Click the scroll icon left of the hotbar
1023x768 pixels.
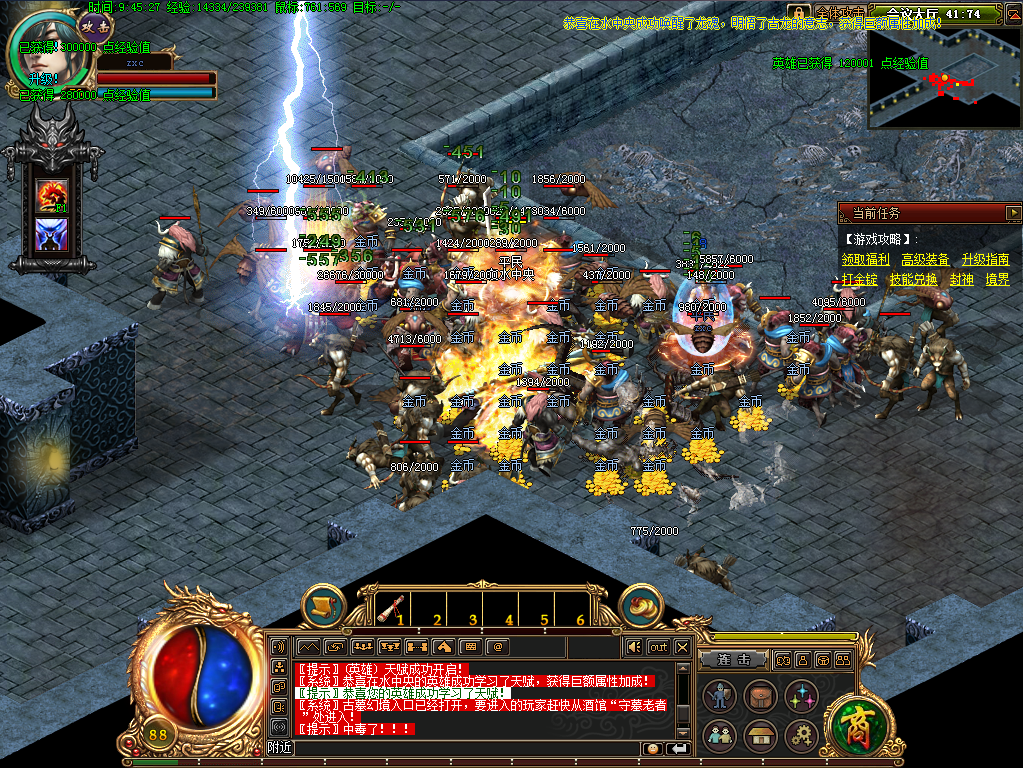(323, 606)
